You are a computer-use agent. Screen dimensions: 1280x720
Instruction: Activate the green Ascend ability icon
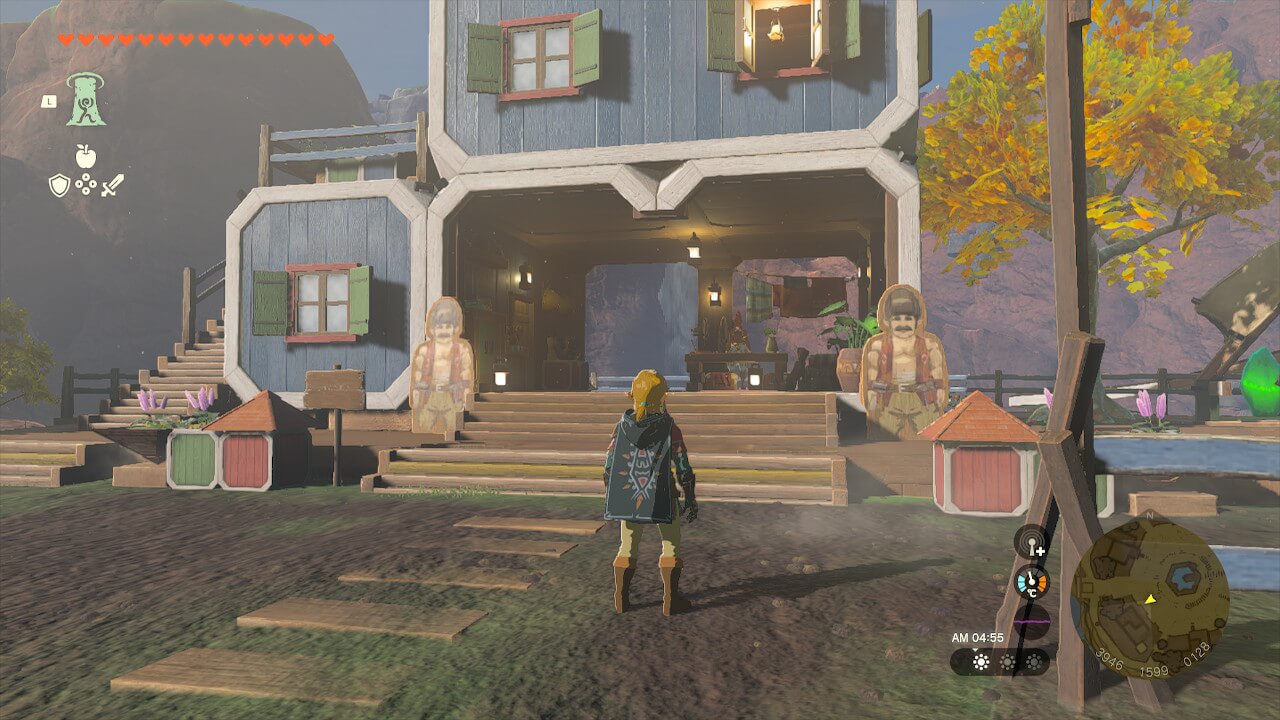[x=86, y=100]
